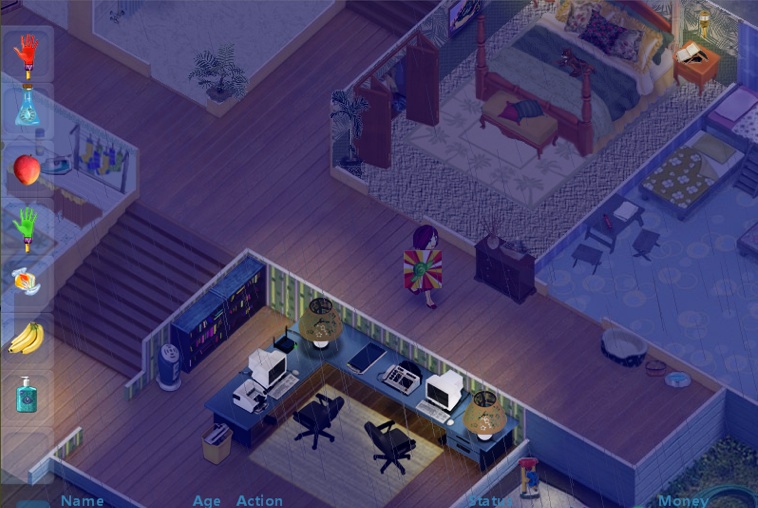This screenshot has width=758, height=508.
Task: Click the Age column header
Action: (207, 501)
